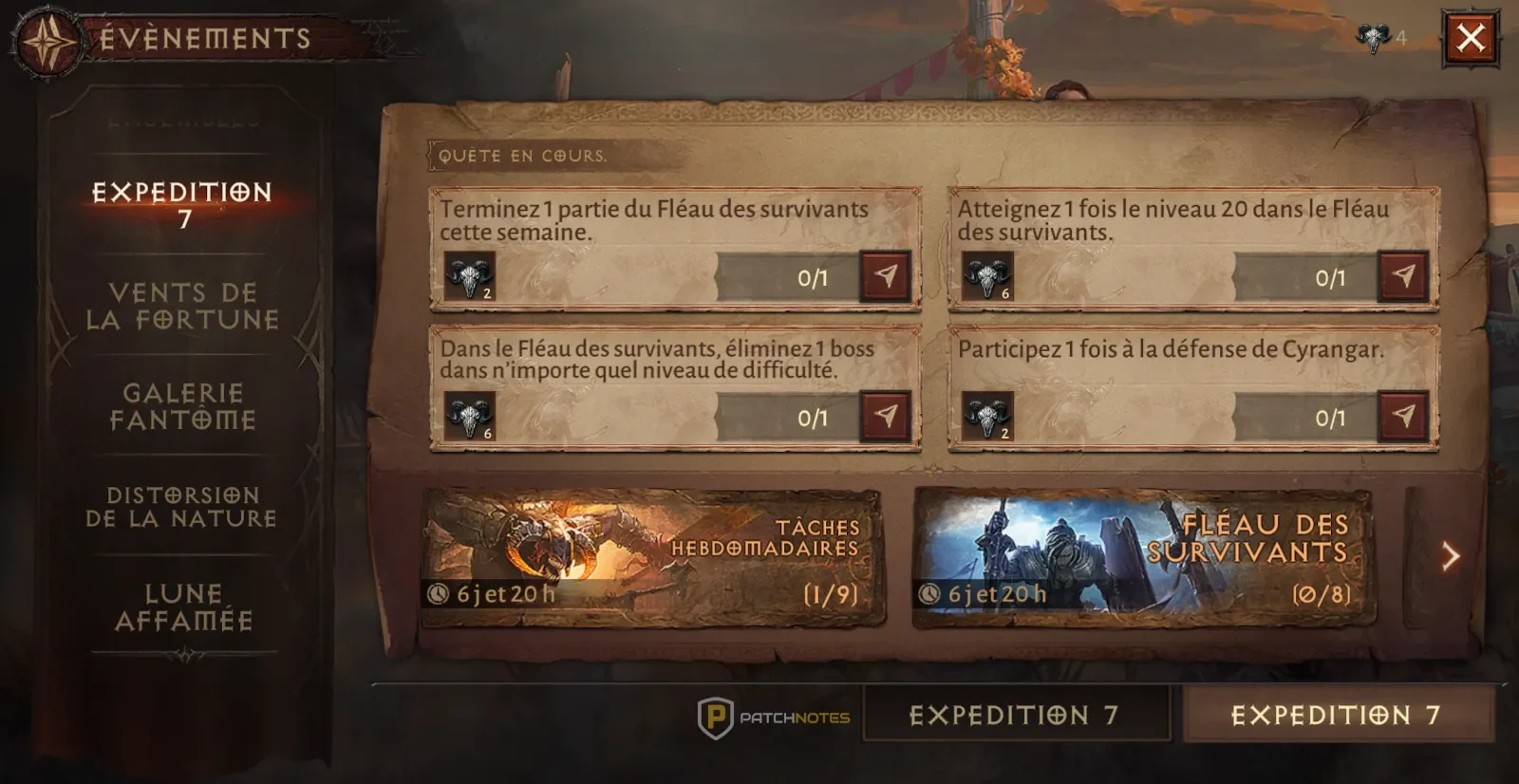
Task: Close the Évènements window
Action: click(x=1471, y=38)
